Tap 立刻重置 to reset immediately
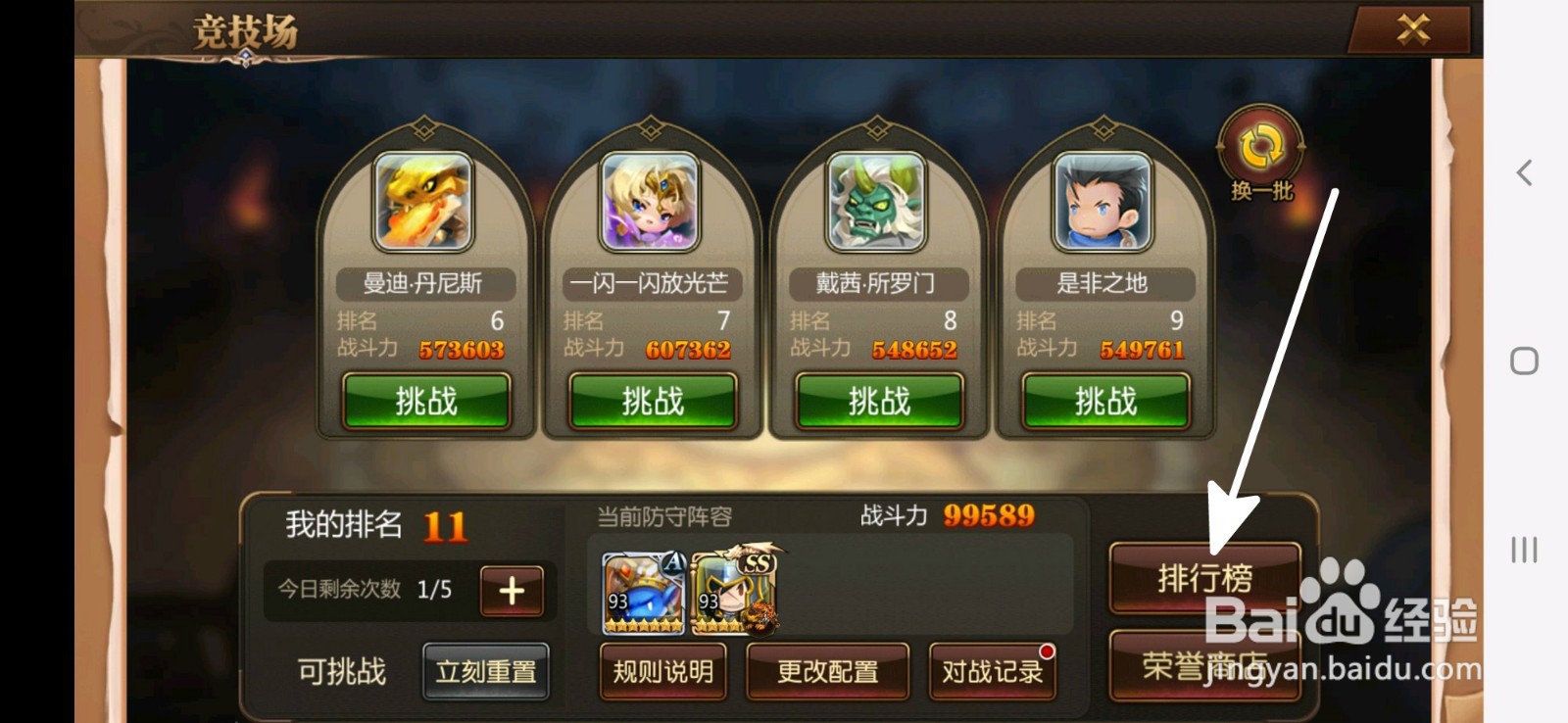Image resolution: width=1568 pixels, height=723 pixels. (x=486, y=670)
